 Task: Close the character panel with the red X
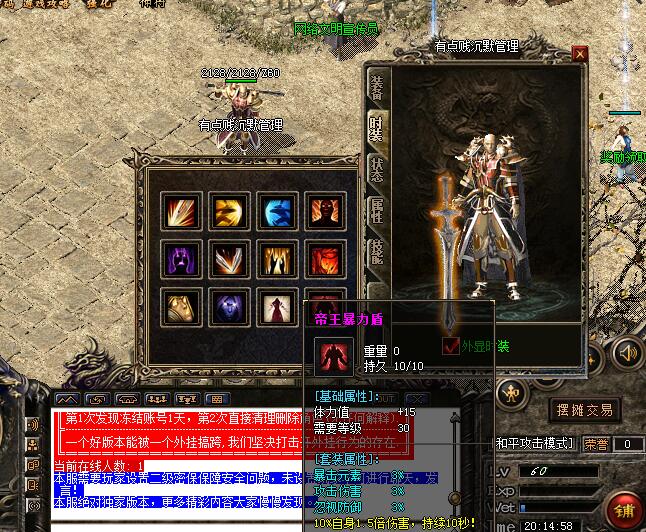[x=580, y=52]
